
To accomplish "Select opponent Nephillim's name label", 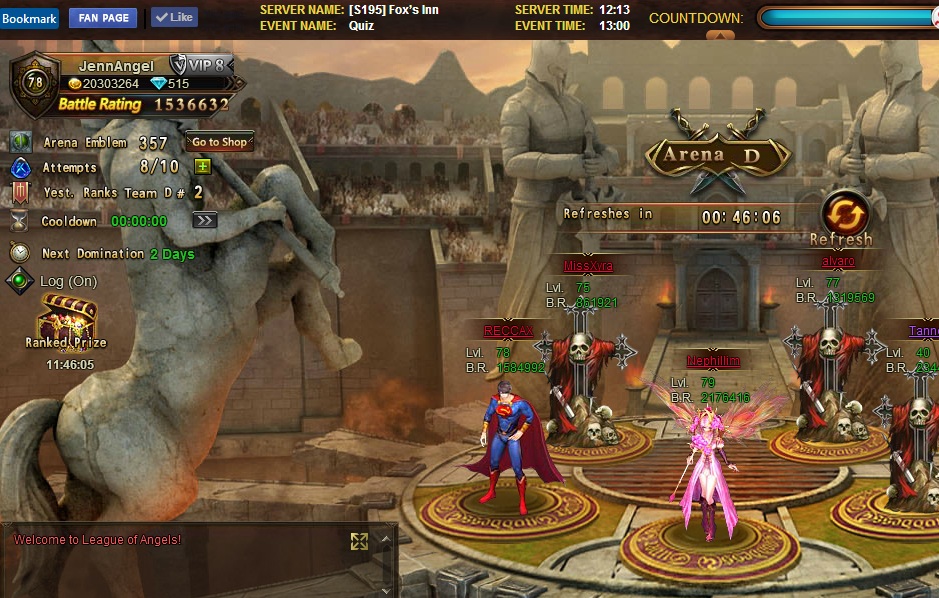I will (713, 361).
